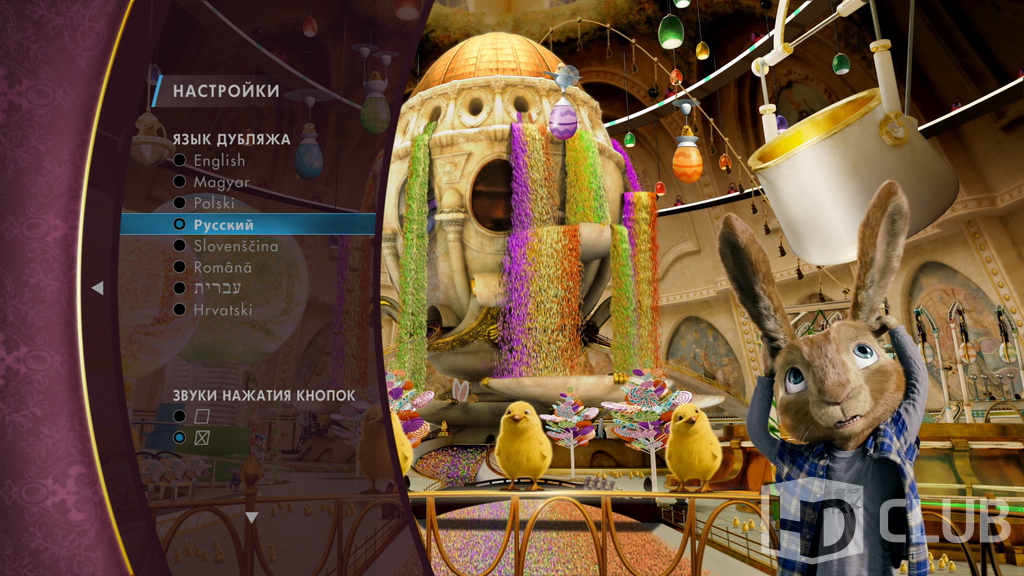Select the Hebrew עברית language option
This screenshot has height=576, width=1024.
click(x=216, y=288)
